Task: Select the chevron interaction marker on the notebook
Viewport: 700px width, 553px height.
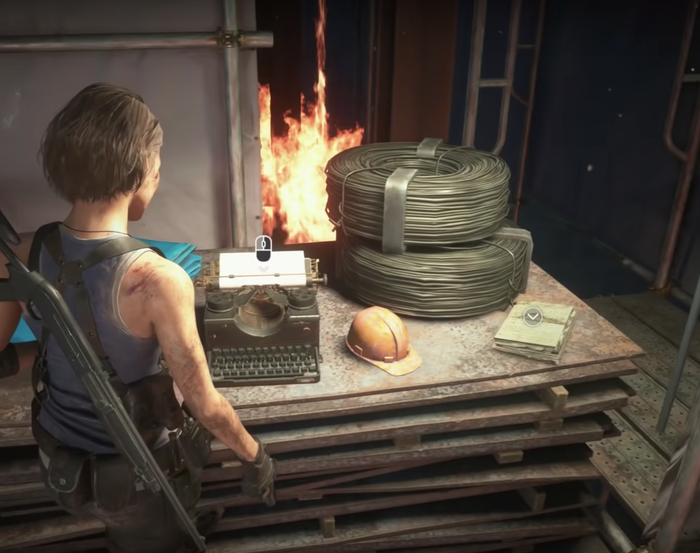Action: point(533,316)
